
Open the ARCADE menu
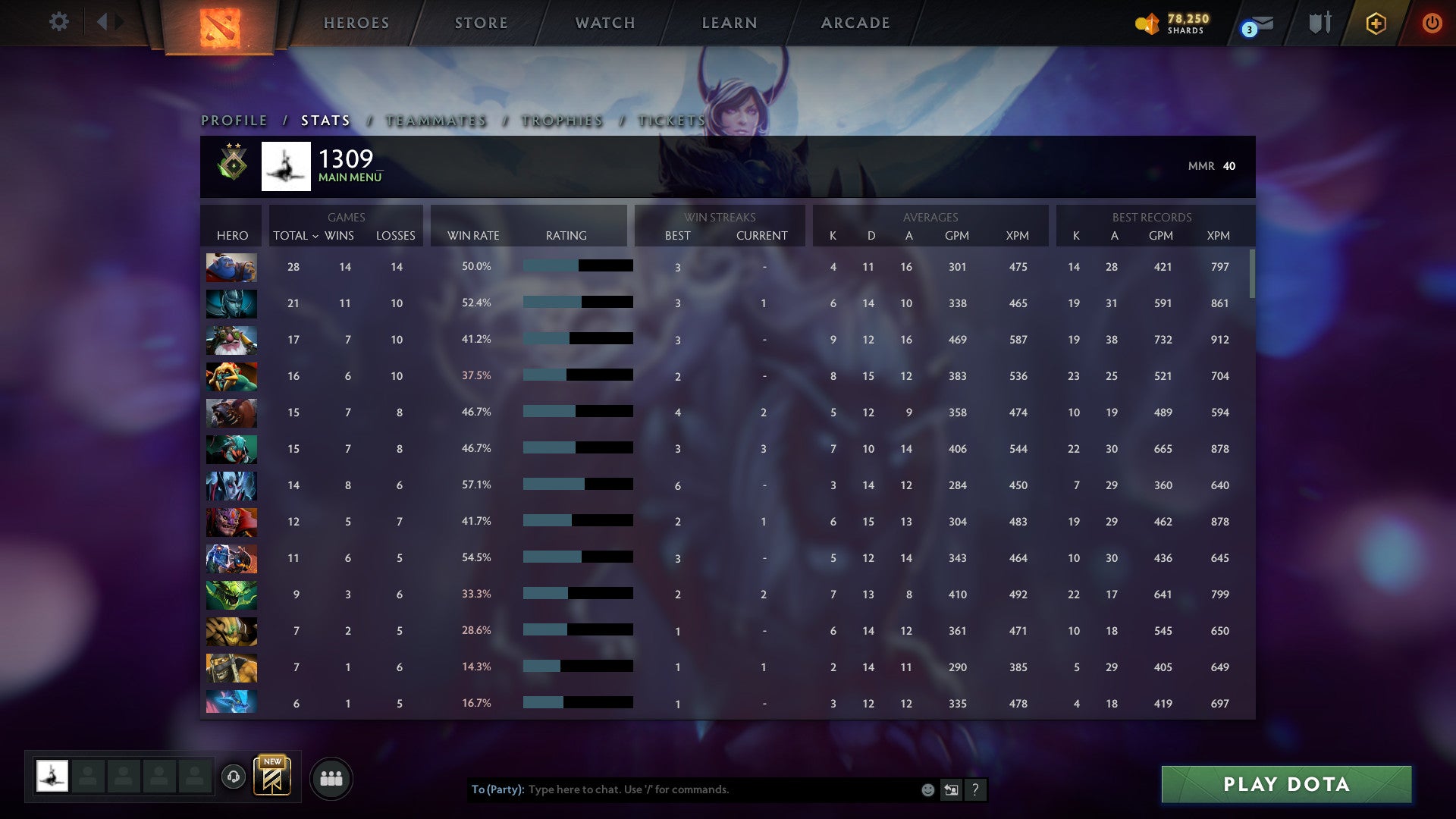pyautogui.click(x=854, y=23)
